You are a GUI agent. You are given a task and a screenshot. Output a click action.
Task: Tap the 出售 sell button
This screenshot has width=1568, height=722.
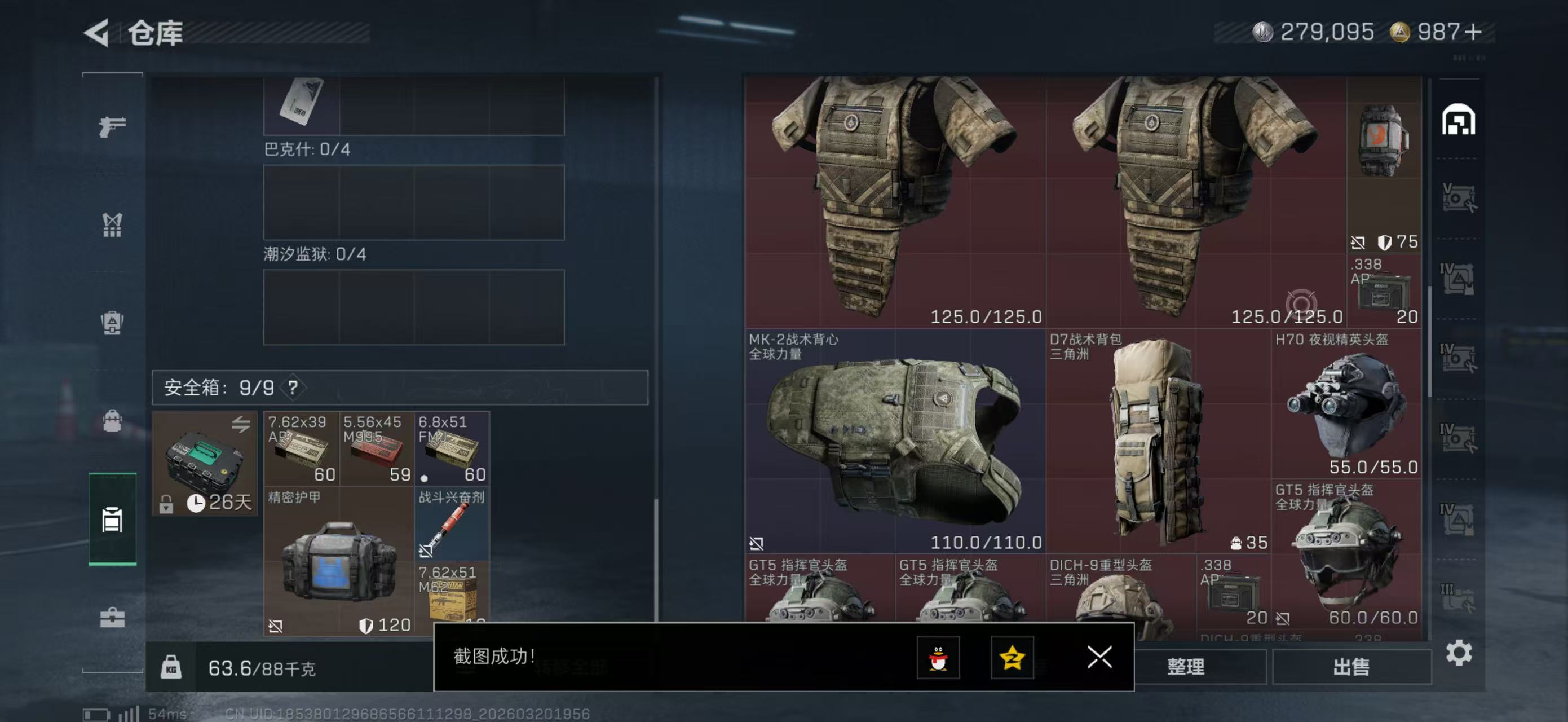click(x=1351, y=667)
